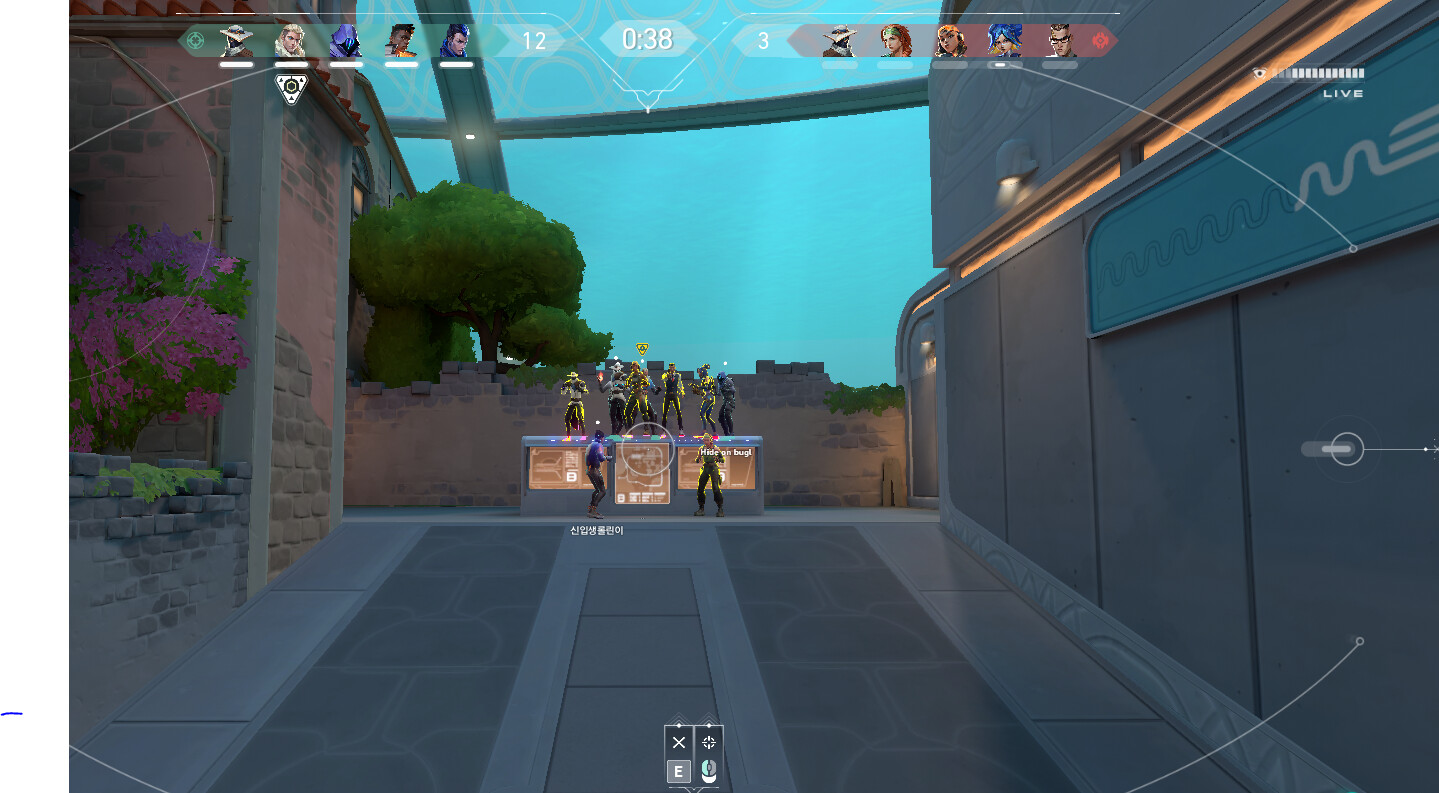Select Chamber's portrait with glasses

click(1060, 41)
